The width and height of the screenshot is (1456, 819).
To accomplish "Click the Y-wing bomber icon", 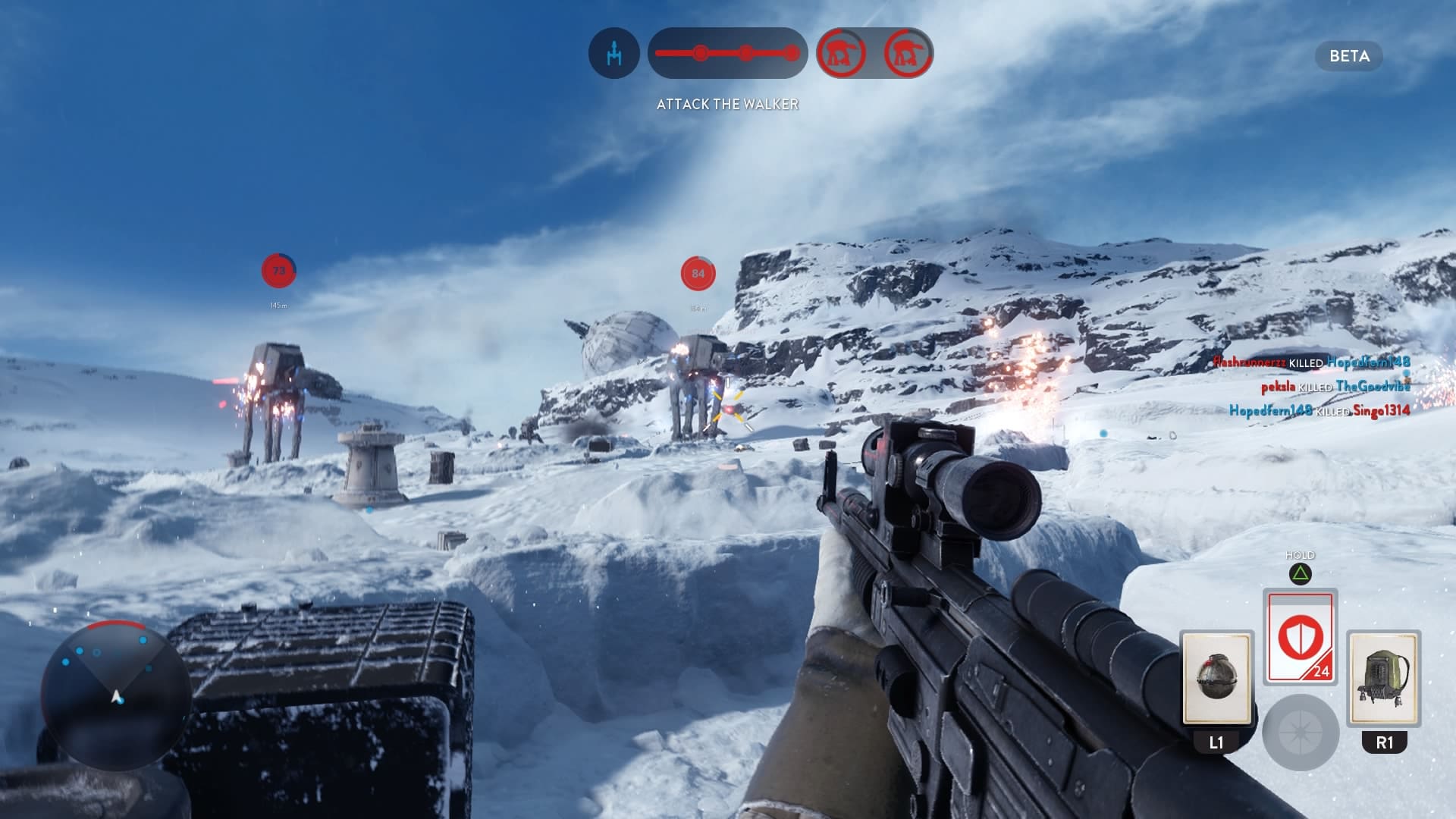I will (x=613, y=53).
